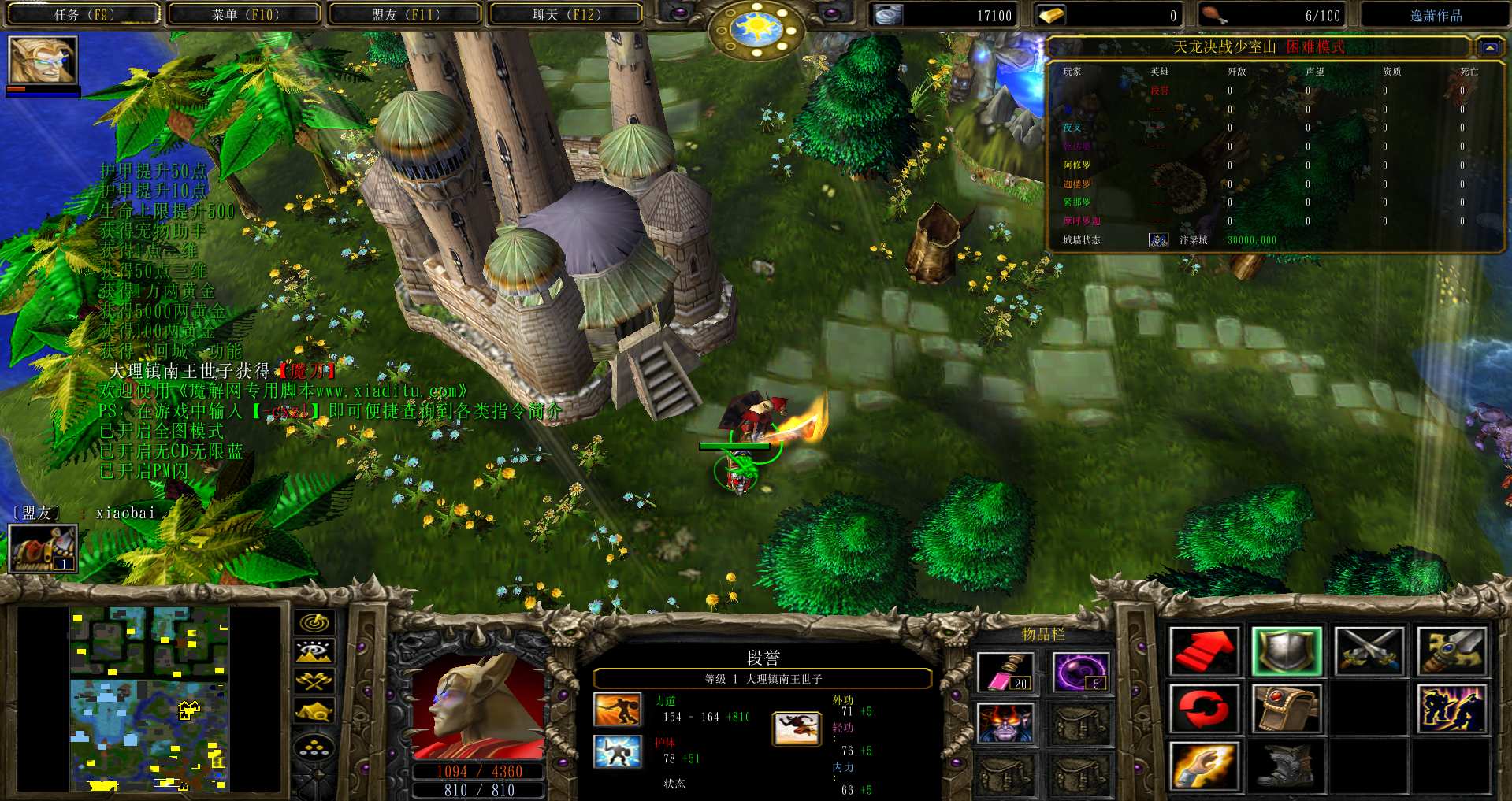Open the 聊天 (F12) chat log
Viewport: 1512px width, 801px height.
(x=566, y=14)
